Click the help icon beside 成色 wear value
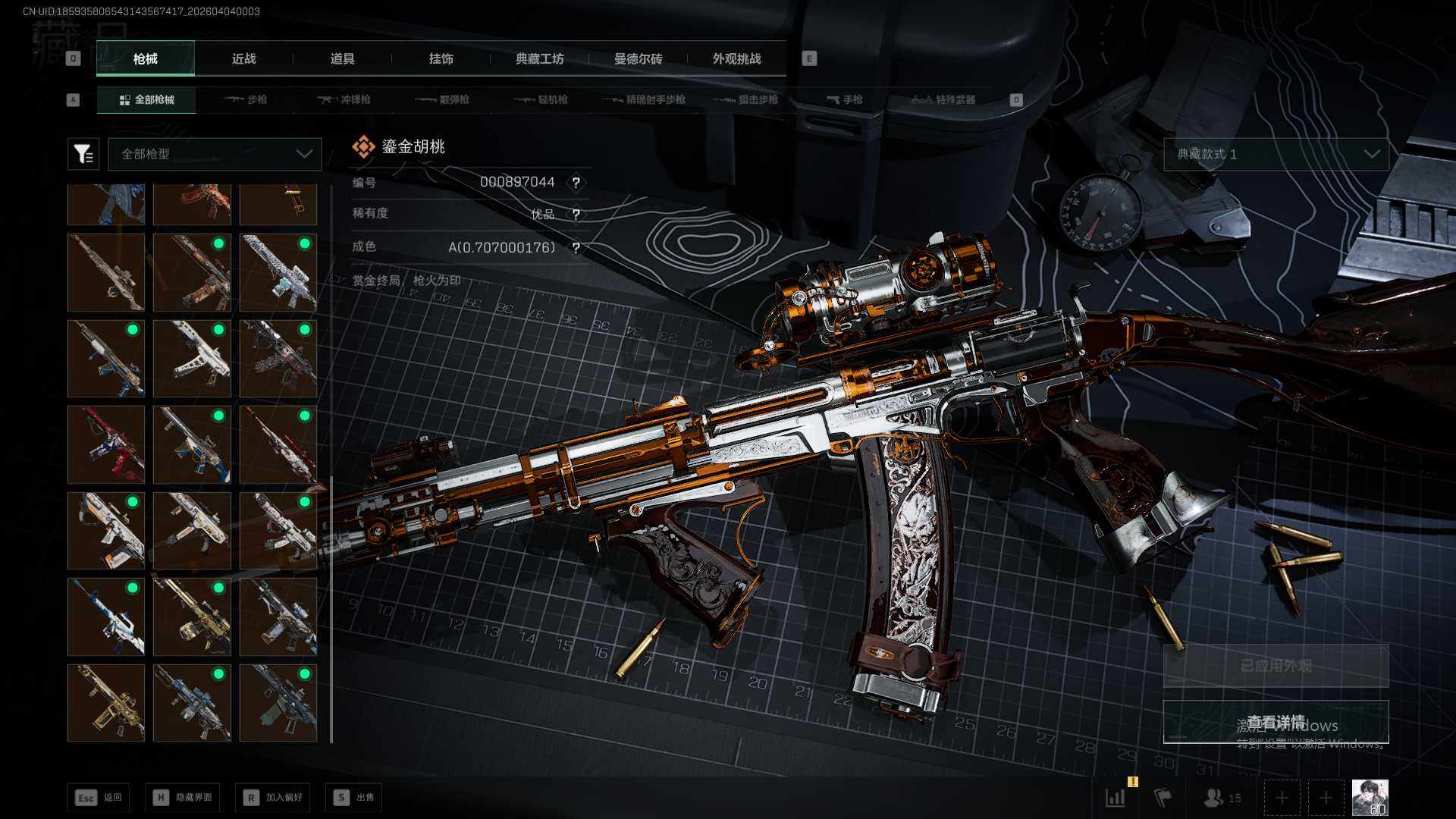This screenshot has width=1456, height=819. tap(576, 248)
